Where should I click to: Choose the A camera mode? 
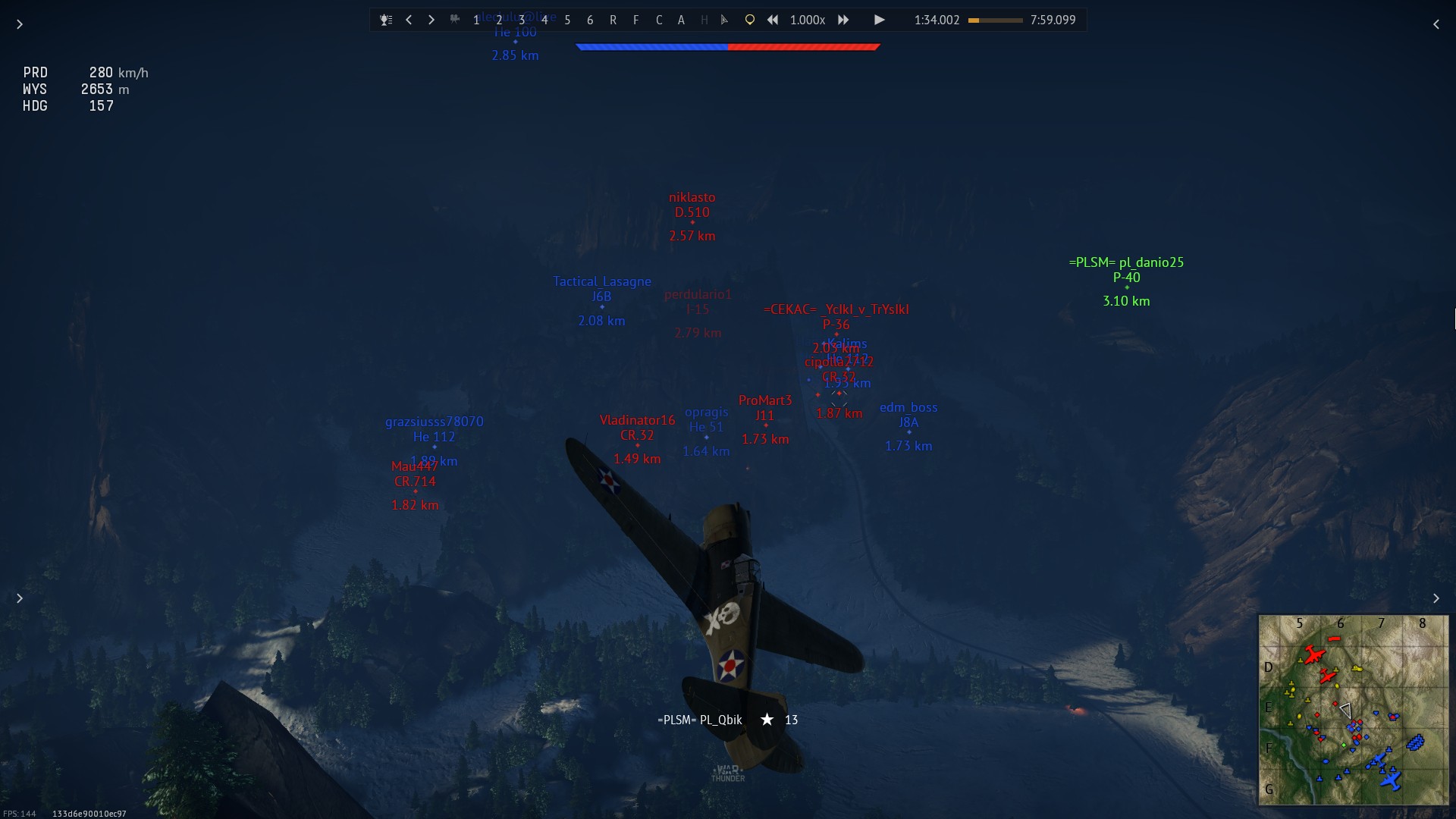point(681,20)
